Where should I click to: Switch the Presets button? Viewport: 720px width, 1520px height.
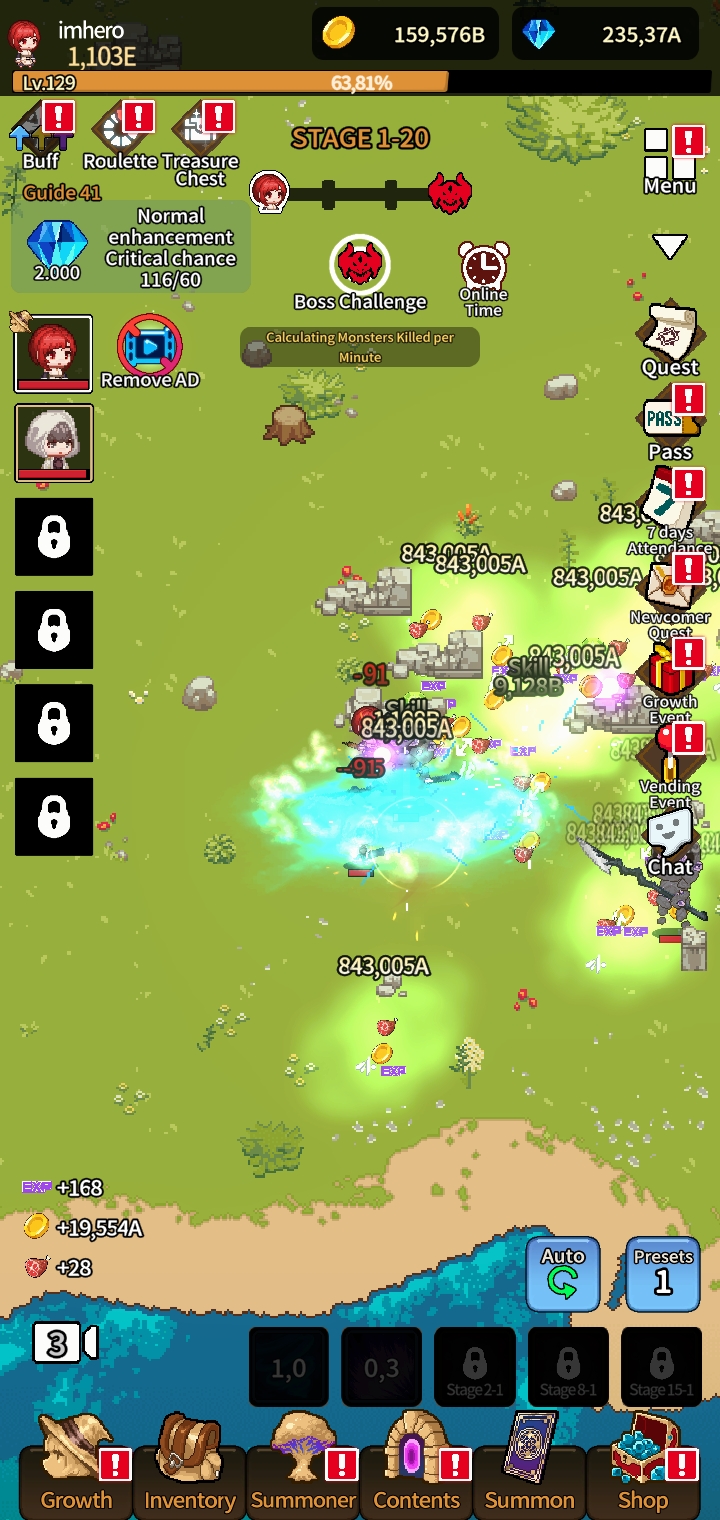[x=663, y=1273]
